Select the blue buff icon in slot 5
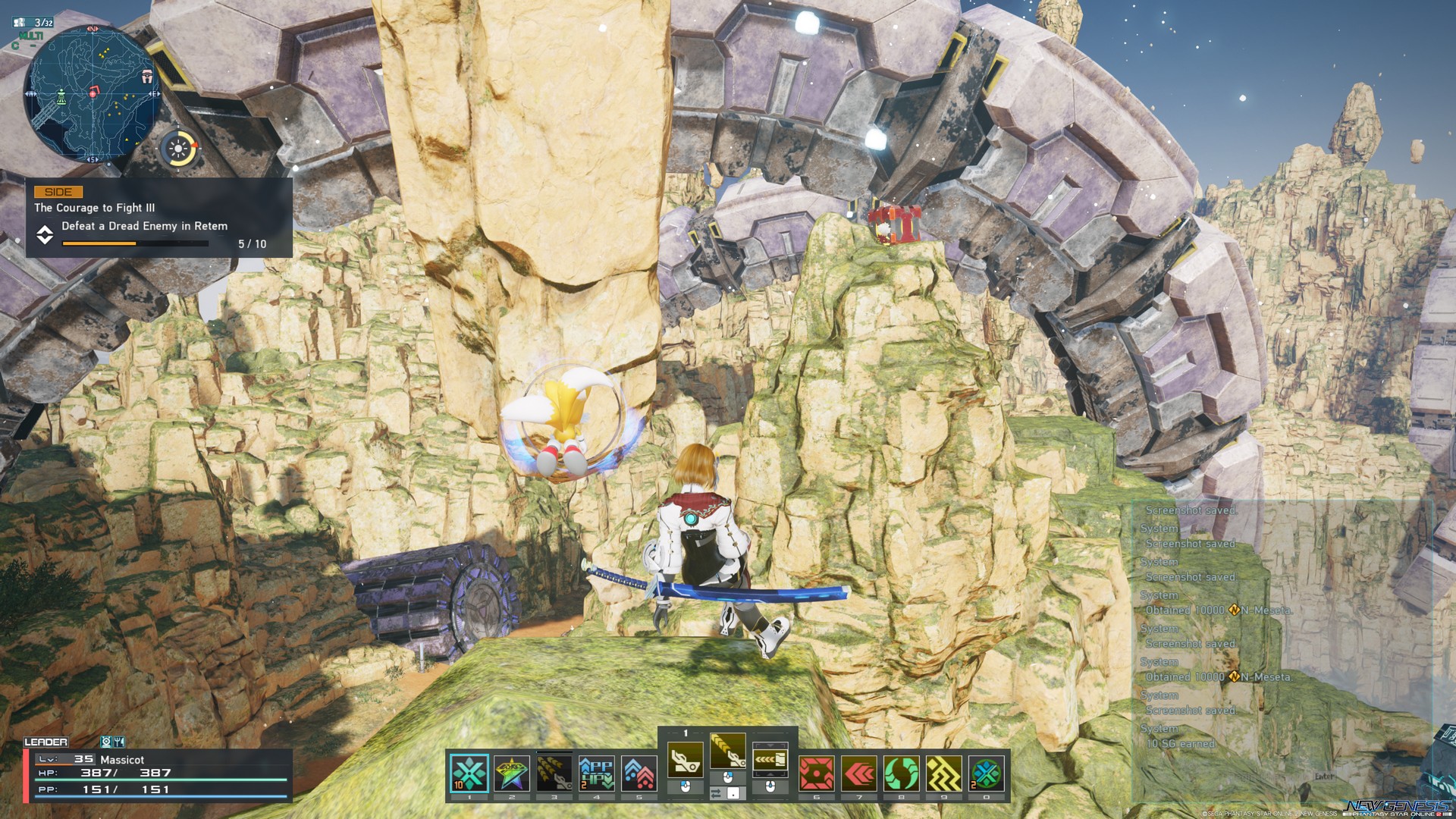The image size is (1456, 819). (x=639, y=772)
